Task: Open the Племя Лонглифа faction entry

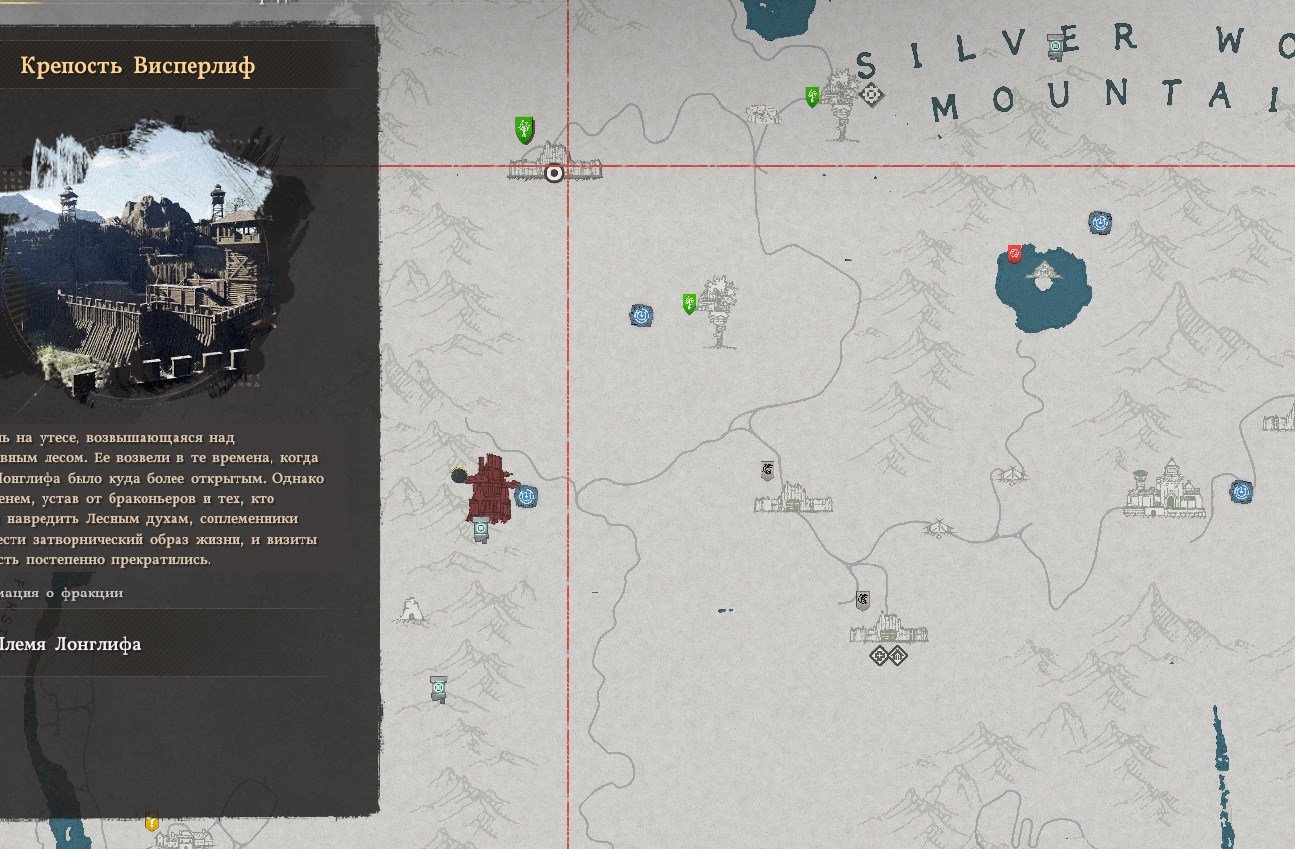Action: click(x=71, y=644)
